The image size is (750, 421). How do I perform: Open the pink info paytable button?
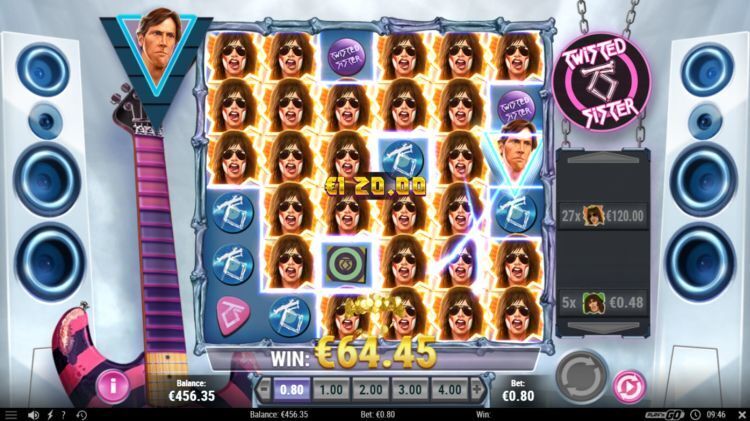(113, 384)
